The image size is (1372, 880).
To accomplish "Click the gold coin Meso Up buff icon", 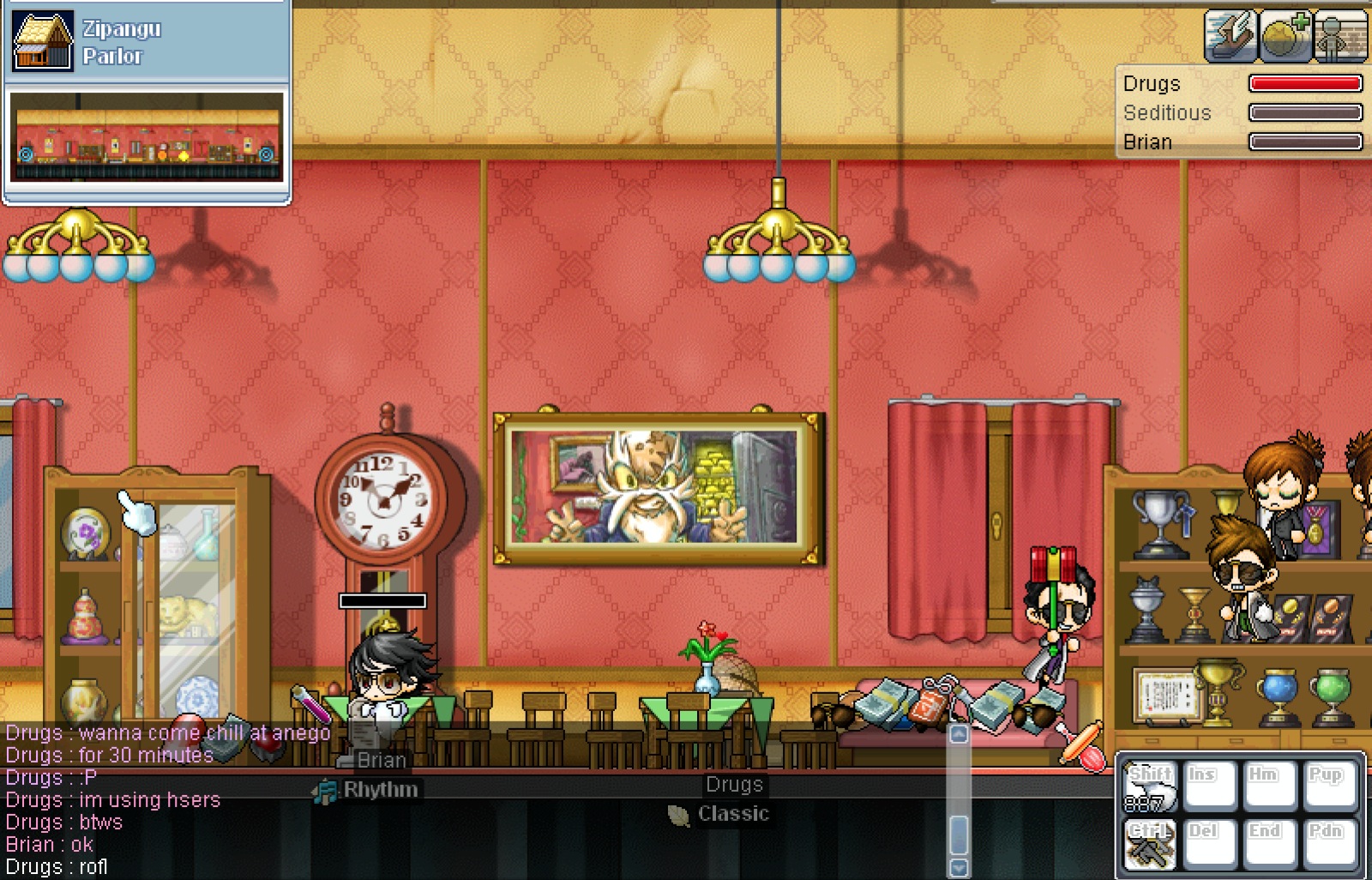I will (1285, 36).
